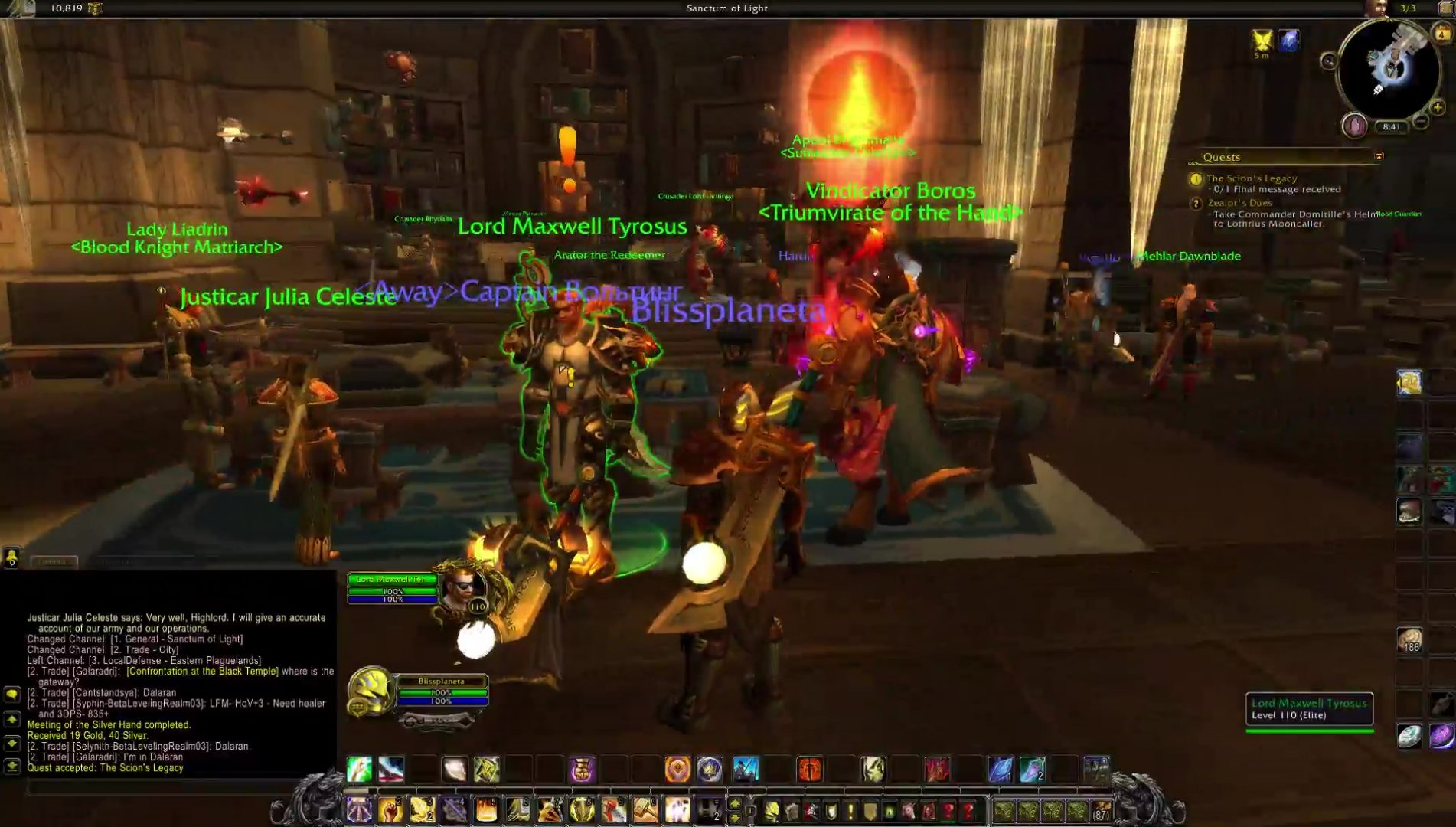Open the character info micro menu icon
This screenshot has width=1456, height=827.
pyautogui.click(x=772, y=810)
